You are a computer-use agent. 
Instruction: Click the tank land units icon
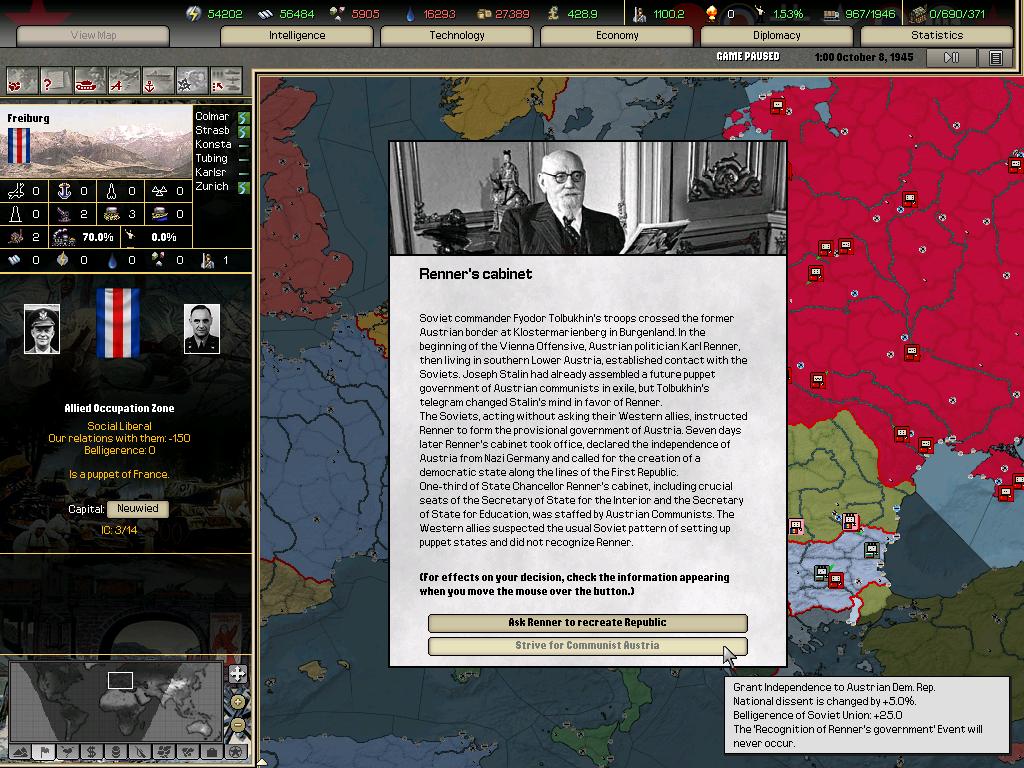coord(90,79)
